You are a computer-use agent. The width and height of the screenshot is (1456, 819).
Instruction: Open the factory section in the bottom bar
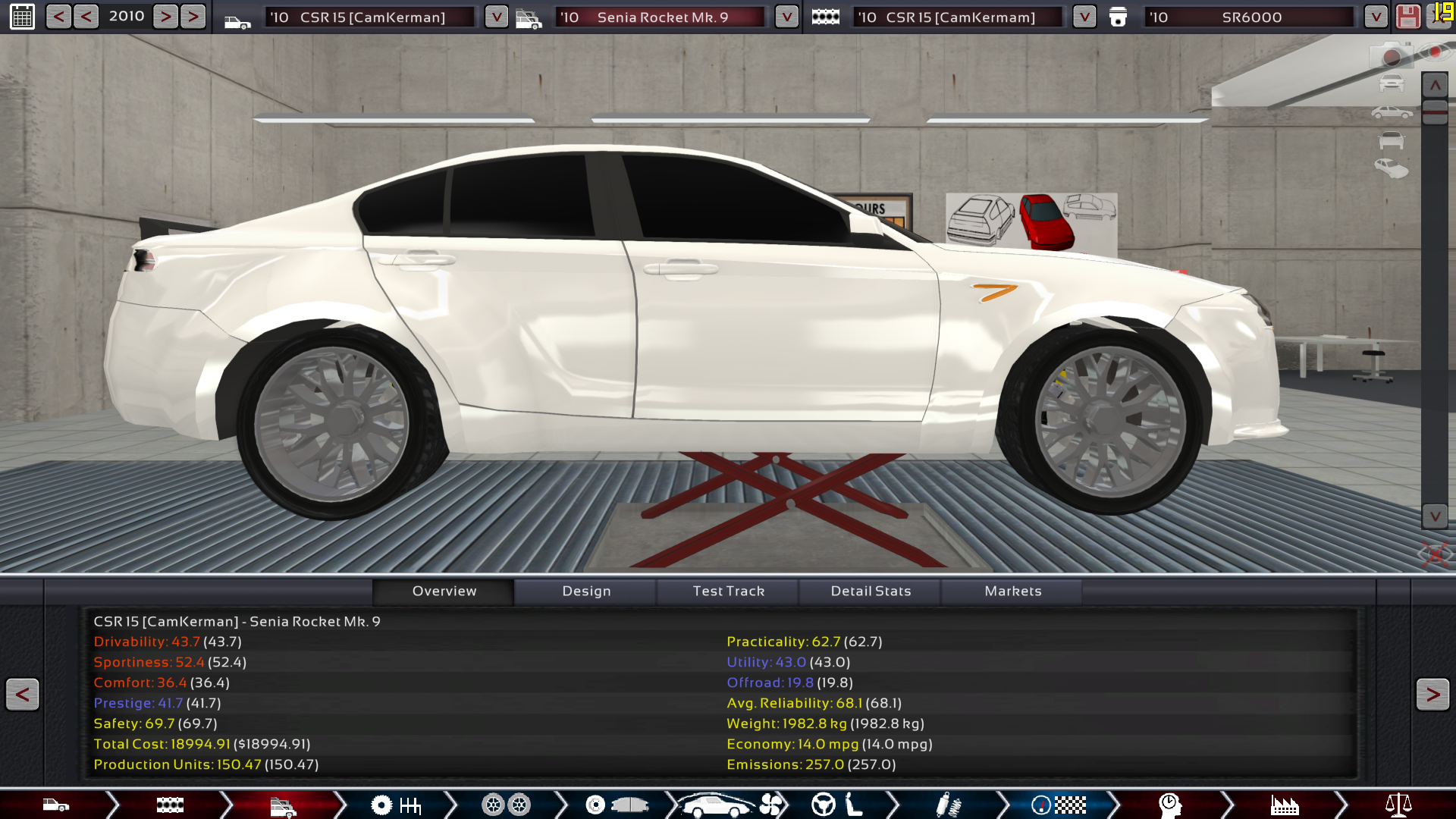point(1285,805)
